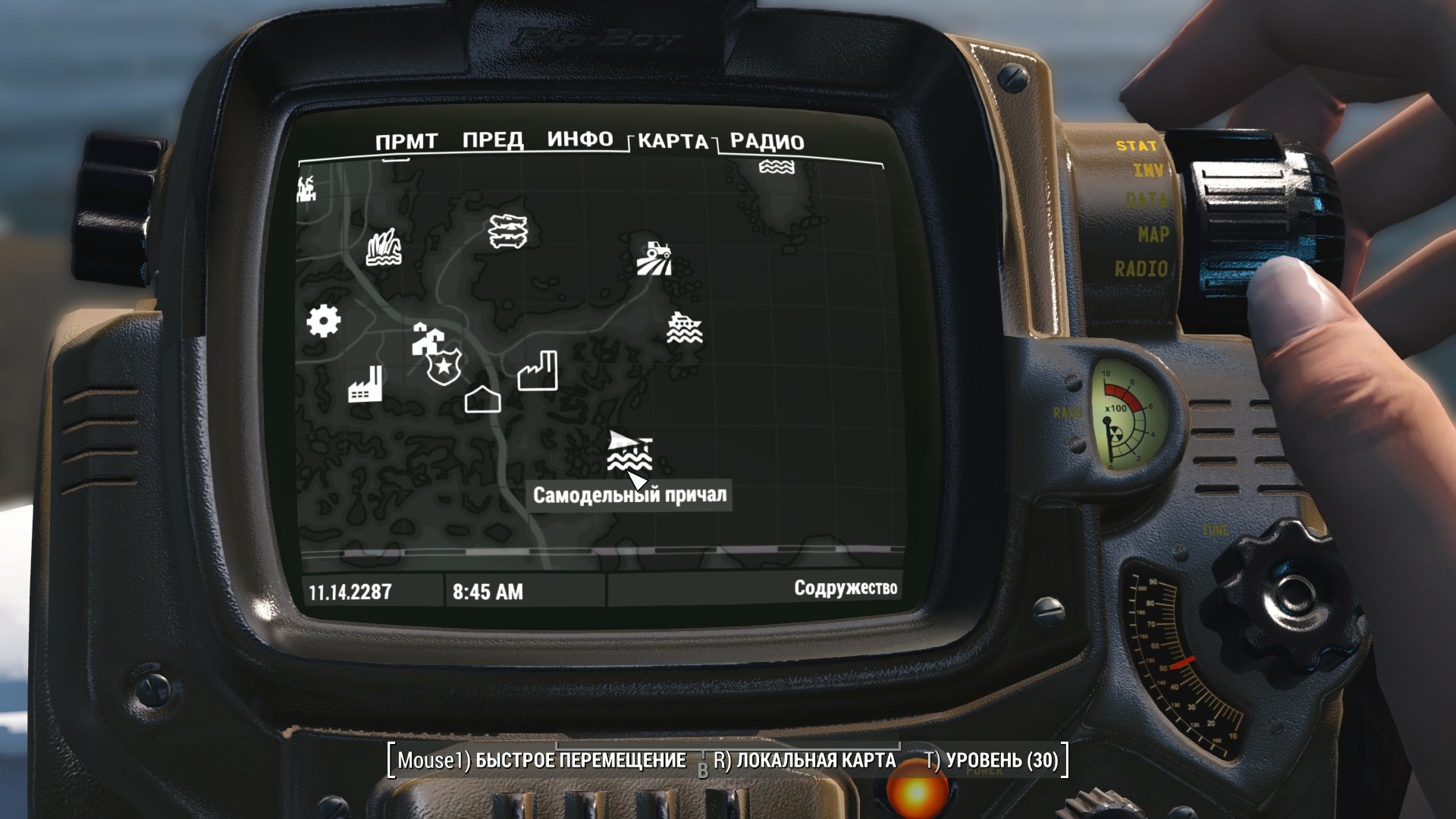
Task: Select the stacked fish map marker
Action: [507, 231]
